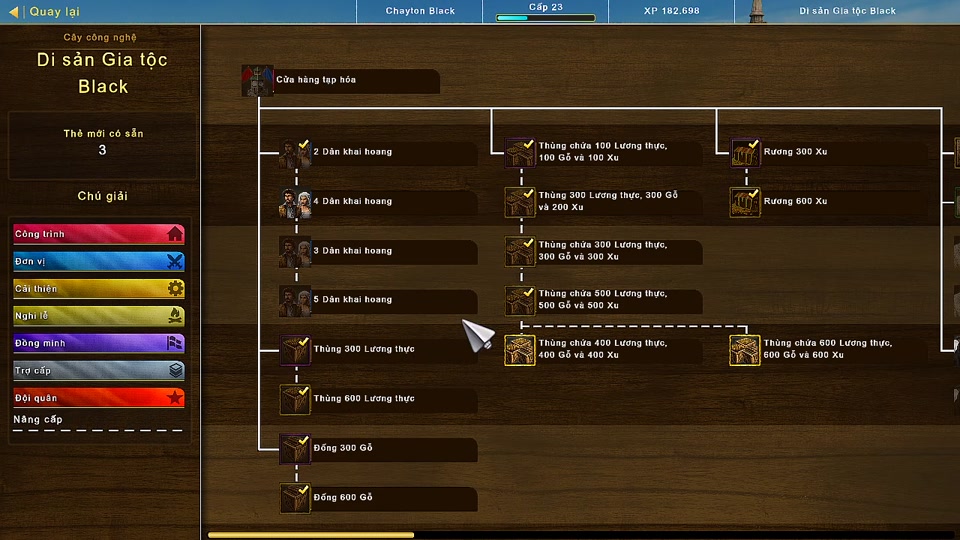This screenshot has width=960, height=540.
Task: Select the Thùng 600 Lương thực card
Action: coord(378,399)
